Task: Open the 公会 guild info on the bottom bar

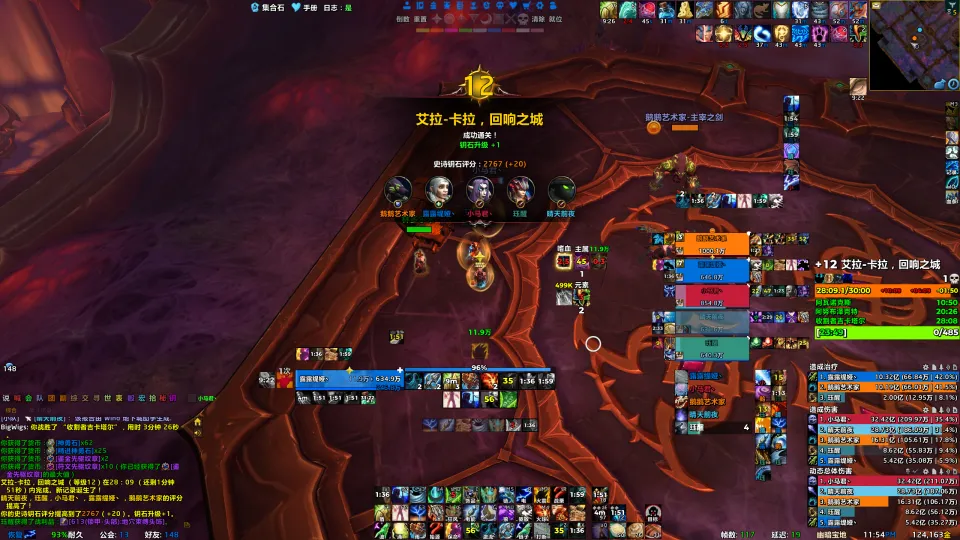Action: pos(110,534)
